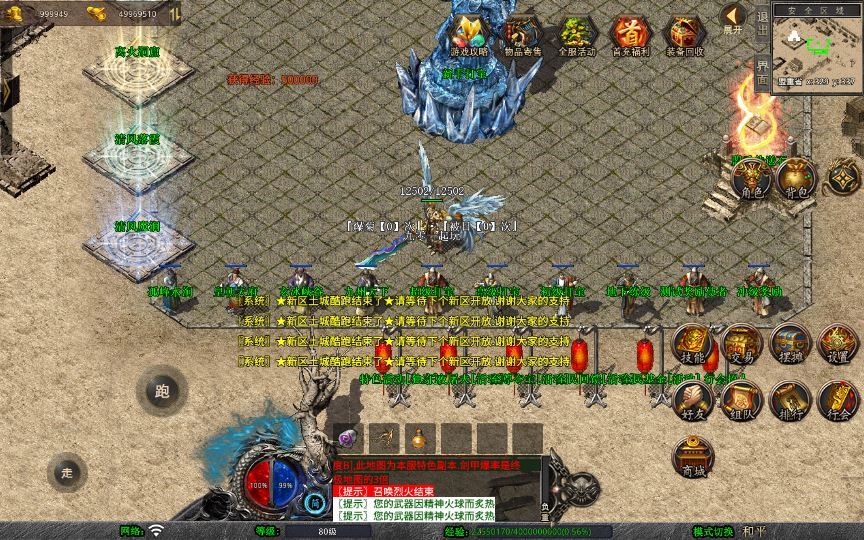Open the 技能 skills menu
Image resolution: width=864 pixels, height=540 pixels.
(x=692, y=345)
